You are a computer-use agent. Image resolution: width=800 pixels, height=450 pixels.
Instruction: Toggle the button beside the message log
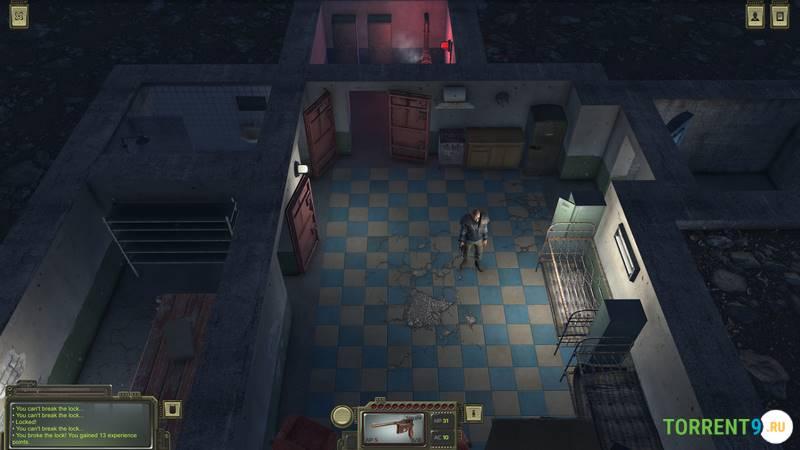(172, 409)
